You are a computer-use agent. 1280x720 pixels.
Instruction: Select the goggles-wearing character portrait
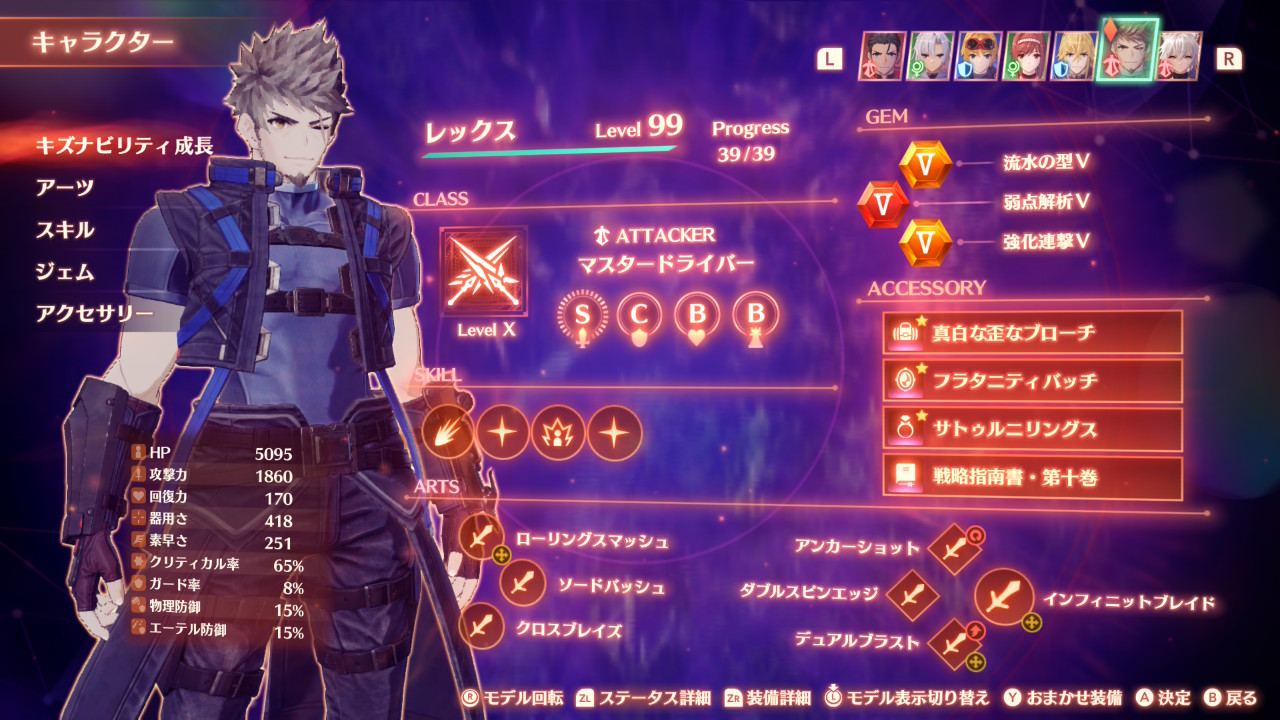(979, 55)
